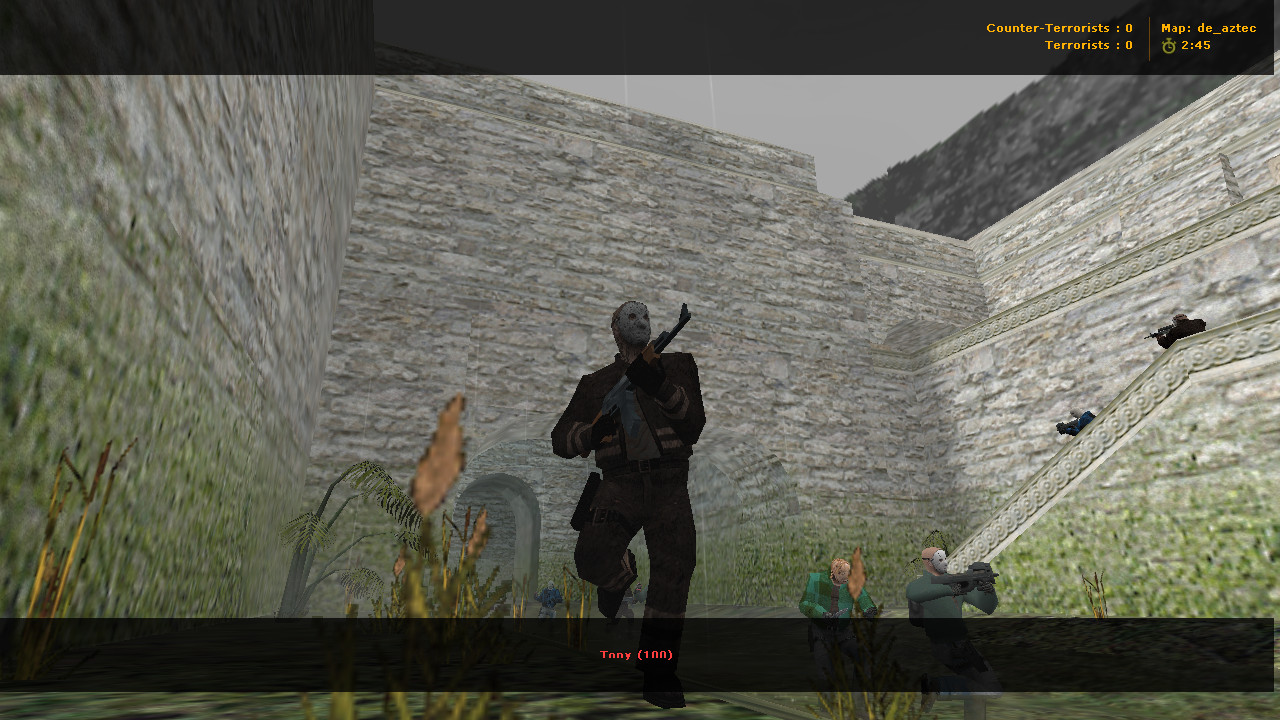Click the green stopwatch timer icon

tap(1168, 44)
